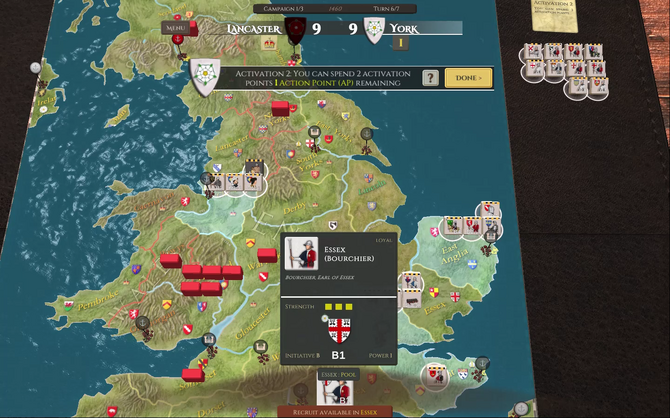Click the Done button to end activation

pyautogui.click(x=468, y=78)
